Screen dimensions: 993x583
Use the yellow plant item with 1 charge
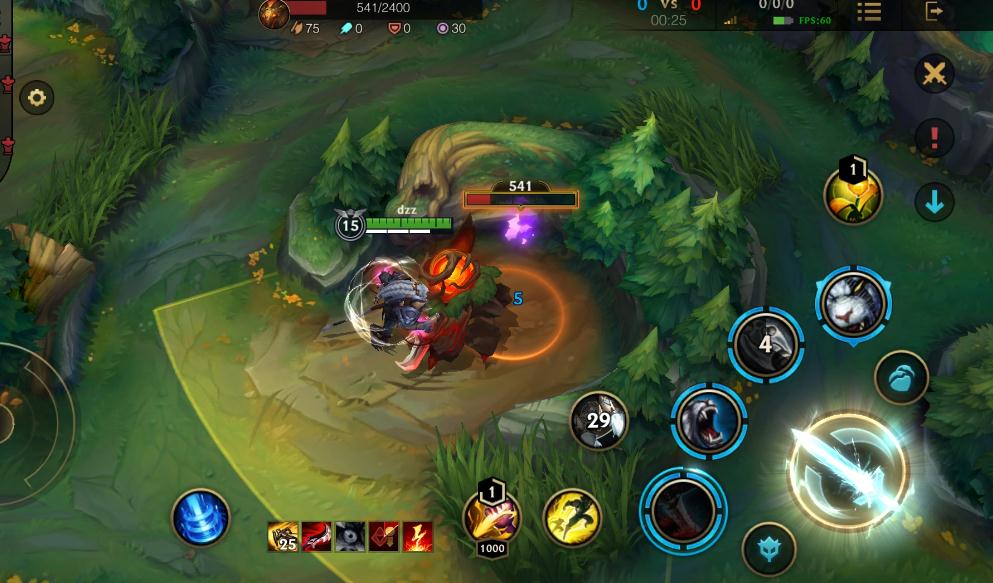853,194
